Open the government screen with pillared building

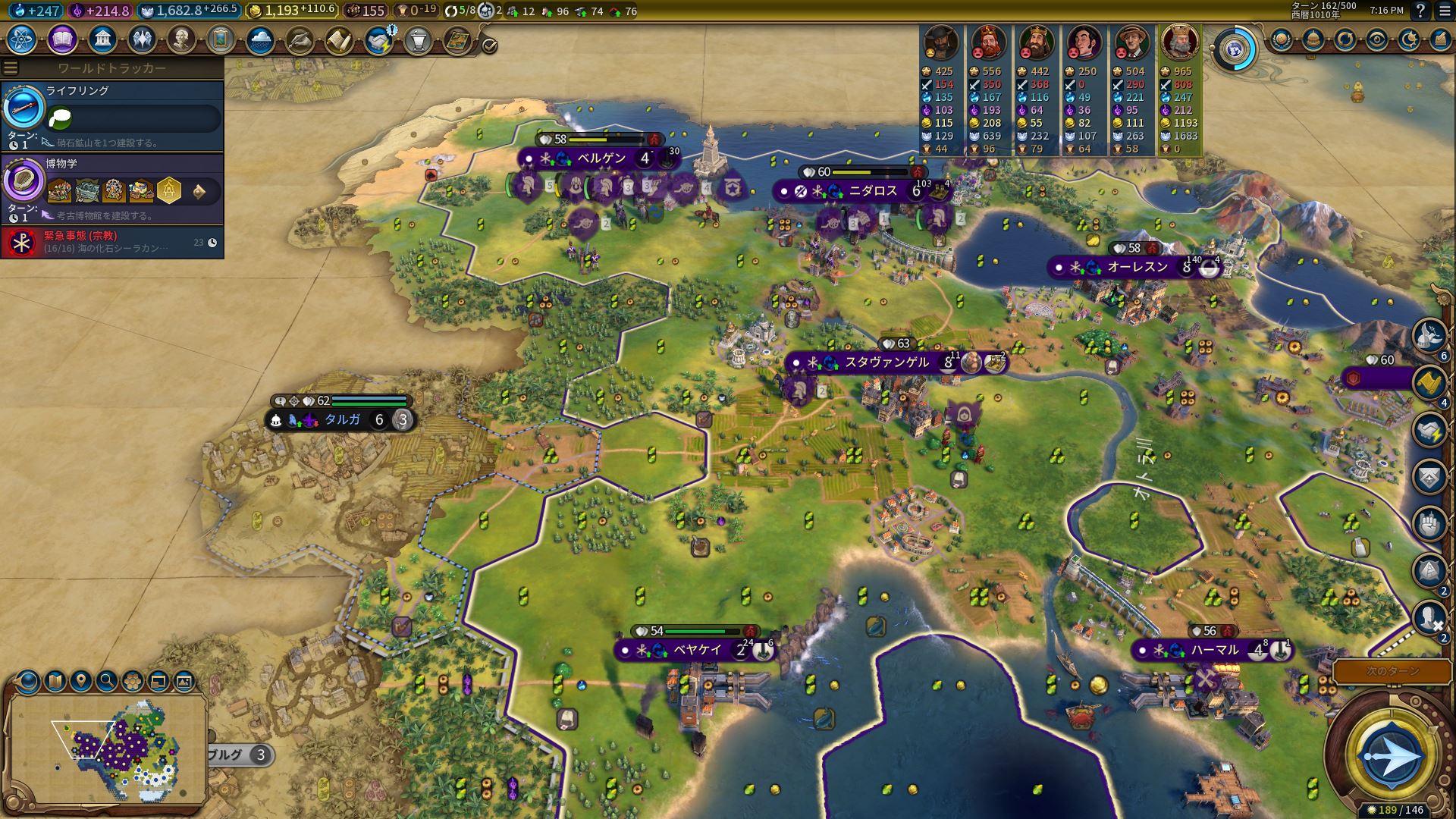tap(102, 39)
